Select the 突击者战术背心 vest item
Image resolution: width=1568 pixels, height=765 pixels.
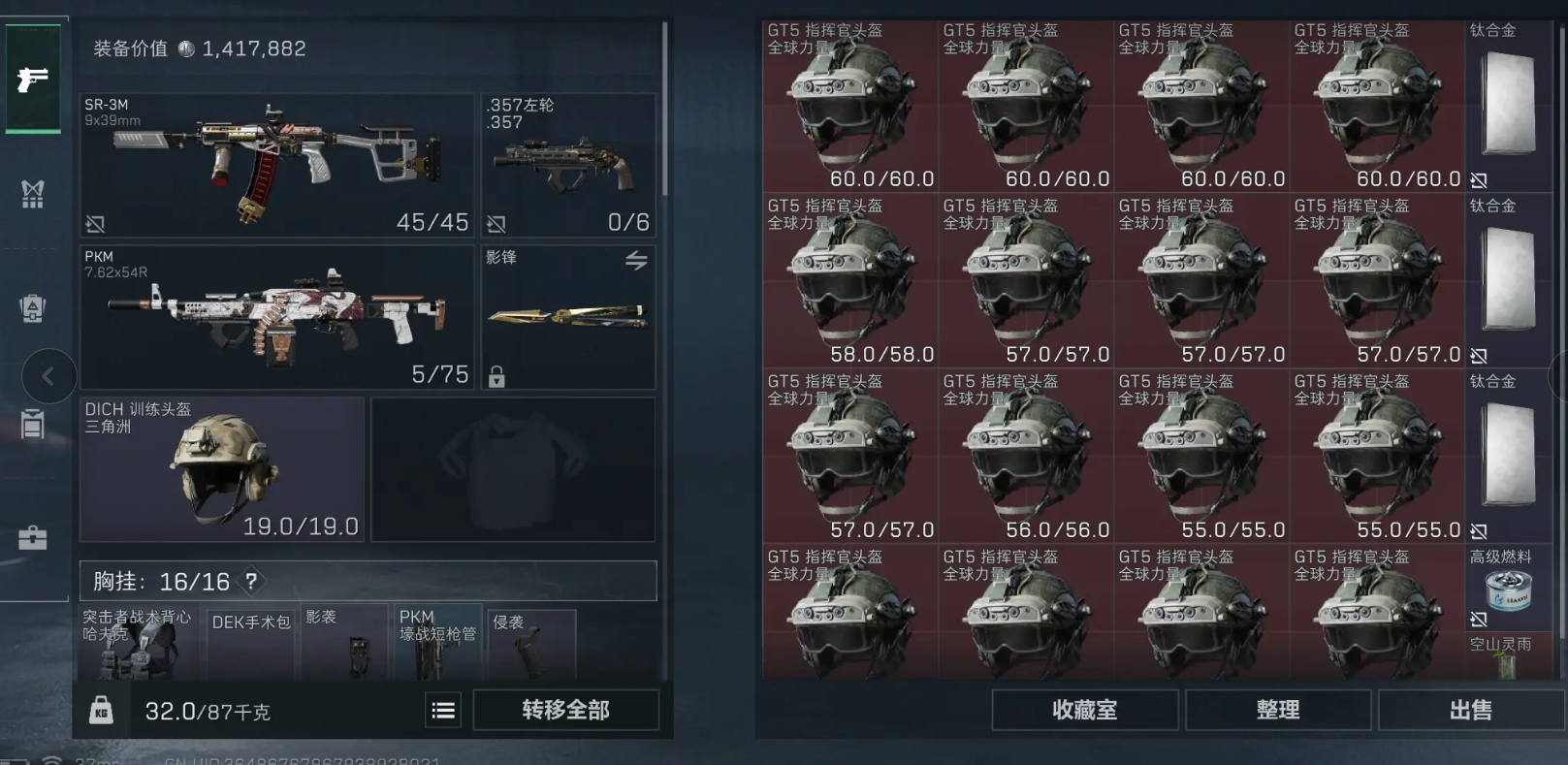coord(138,642)
